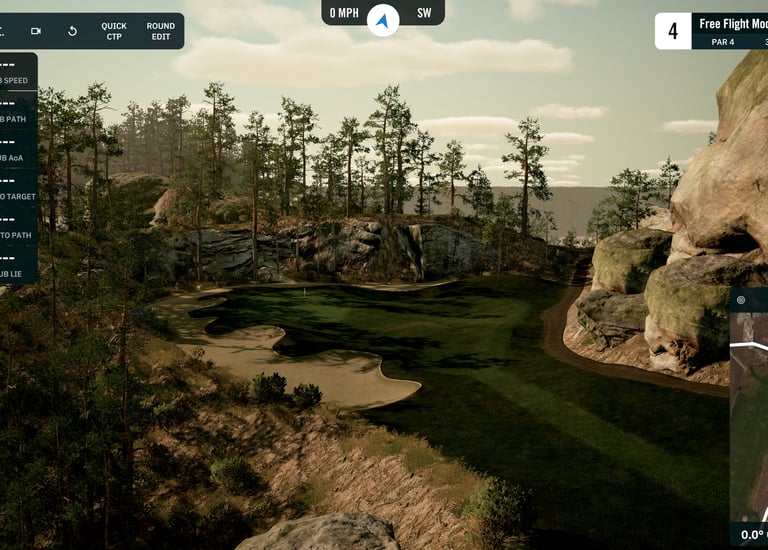Open the hole 4 Free Flight panel
768x550 pixels.
(712, 31)
